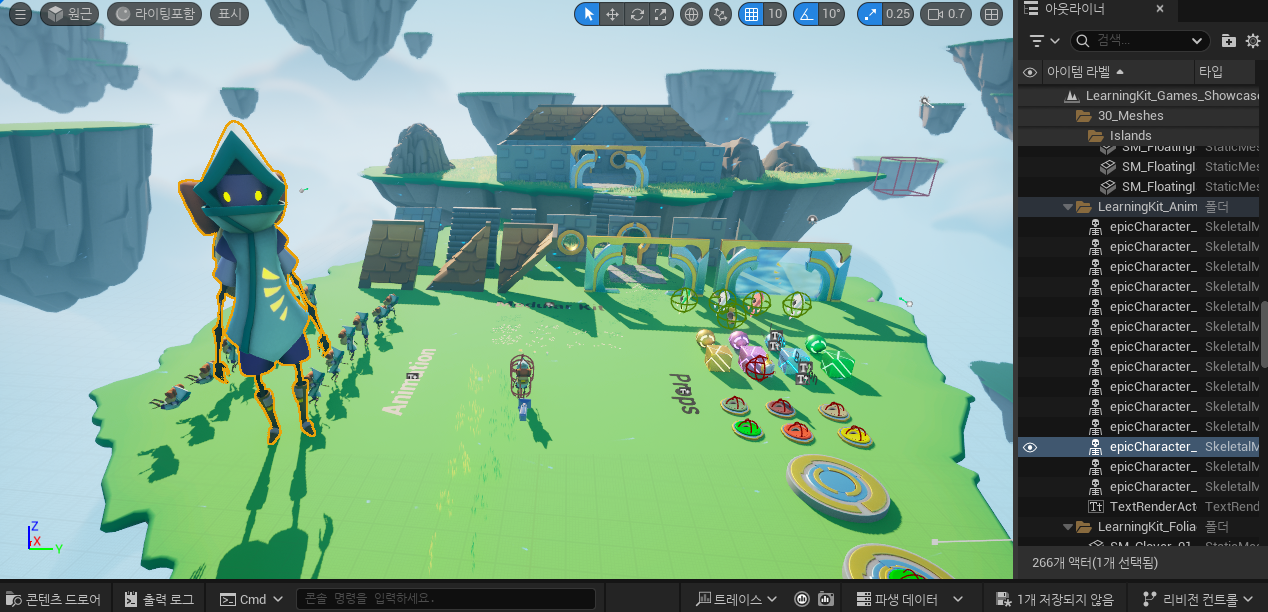Click the outliner search field
The image size is (1268, 612).
point(1139,40)
